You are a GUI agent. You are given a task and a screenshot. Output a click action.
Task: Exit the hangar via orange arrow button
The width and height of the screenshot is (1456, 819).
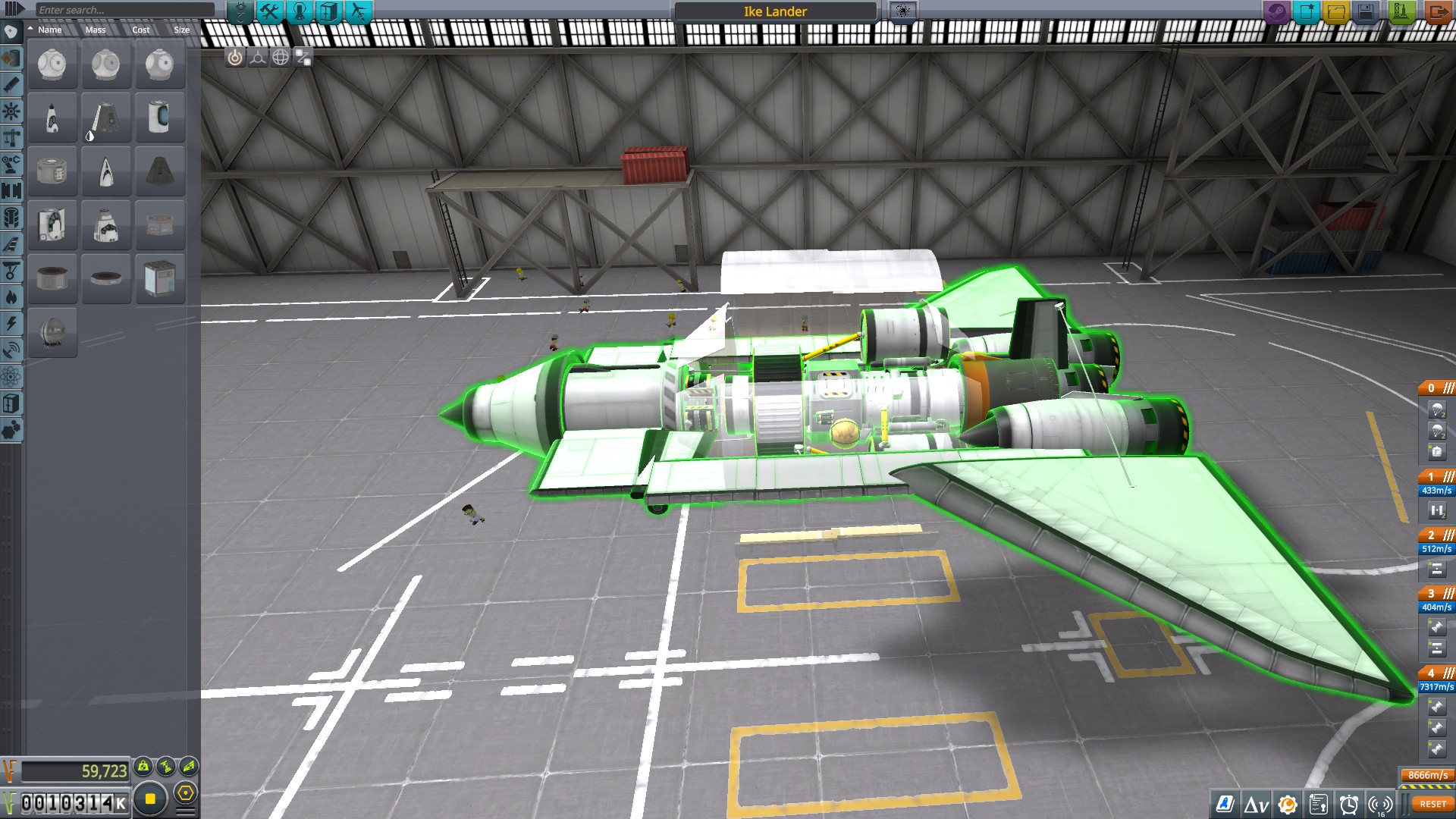(x=1437, y=11)
